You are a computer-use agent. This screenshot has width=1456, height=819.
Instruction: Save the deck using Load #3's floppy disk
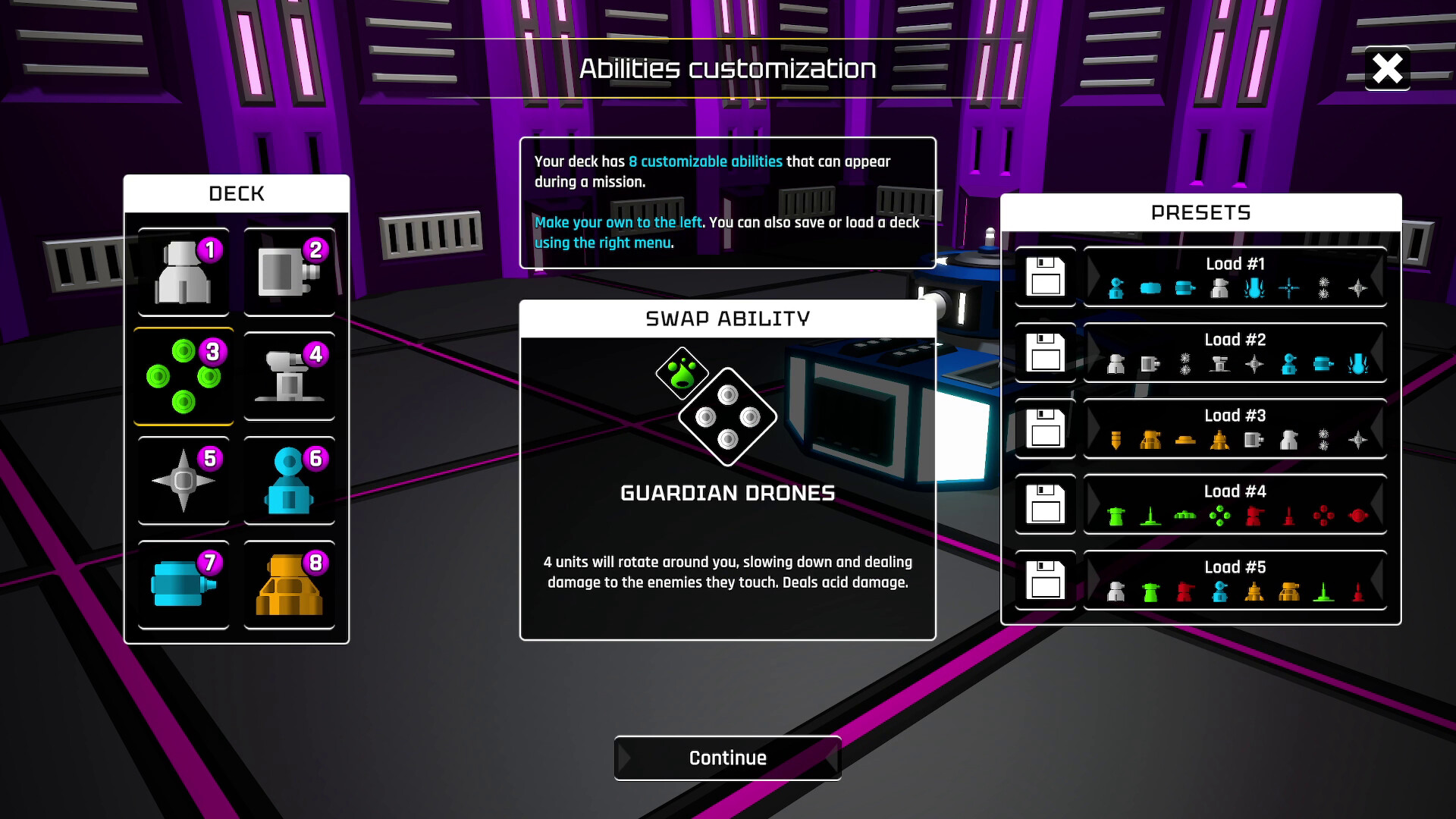[x=1045, y=429]
